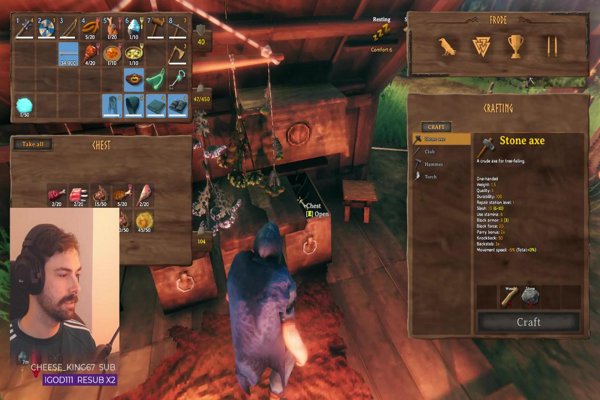Screen dimensions: 600x400
Task: Take the coin stack from the chest
Action: tap(144, 219)
